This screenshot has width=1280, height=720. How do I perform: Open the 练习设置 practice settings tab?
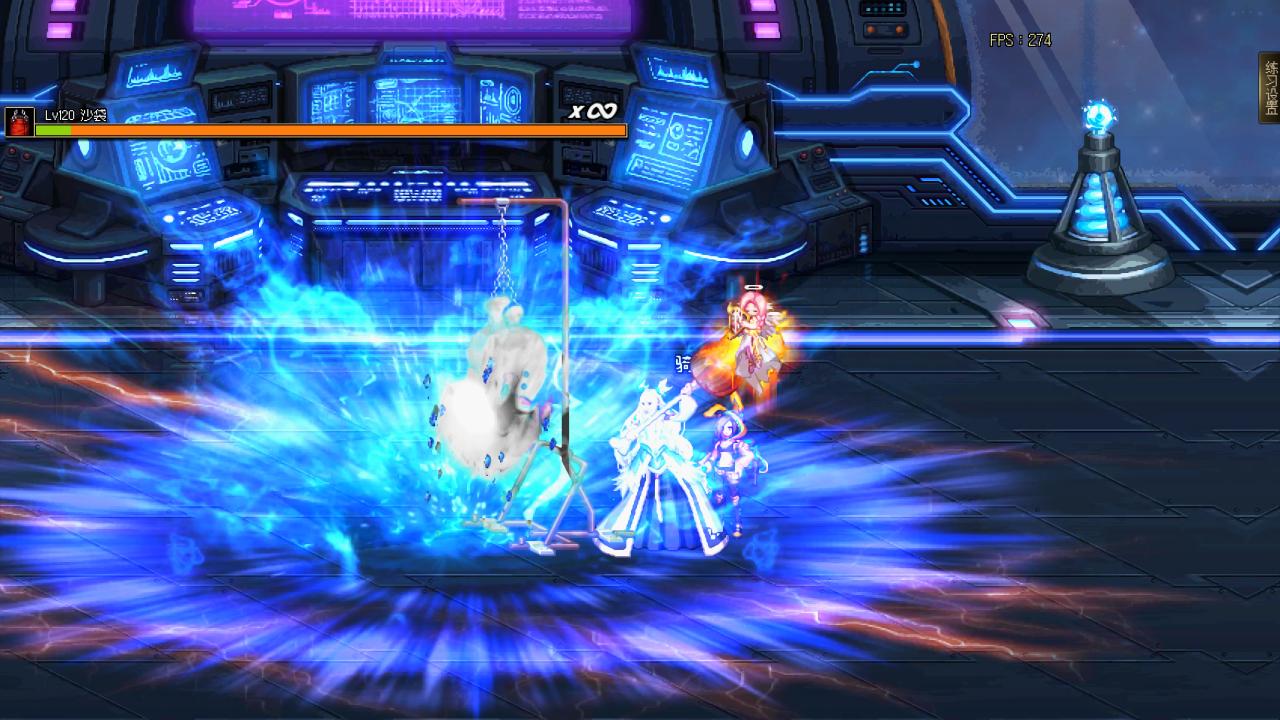coord(1270,88)
